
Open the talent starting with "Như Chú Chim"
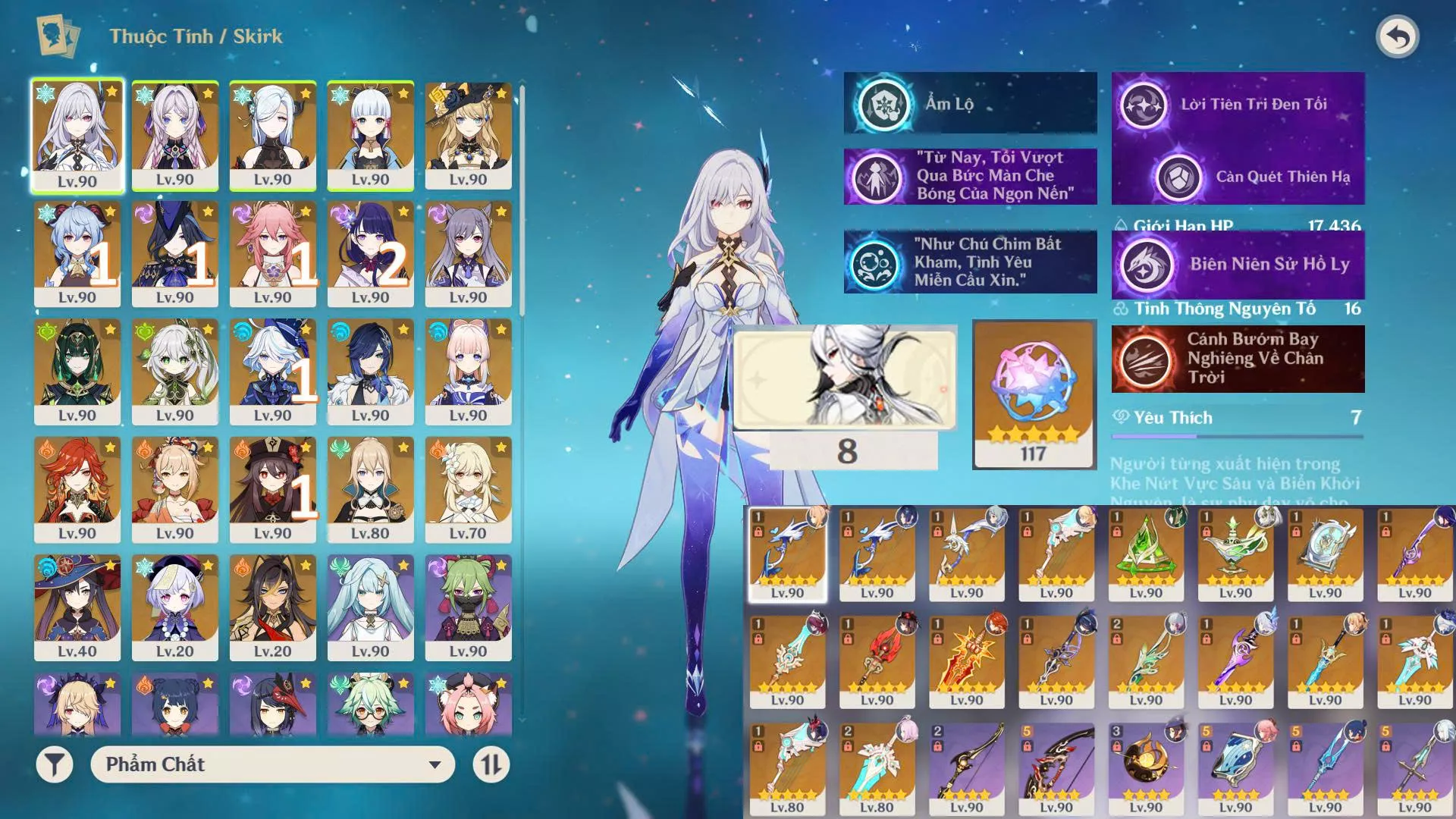[970, 262]
